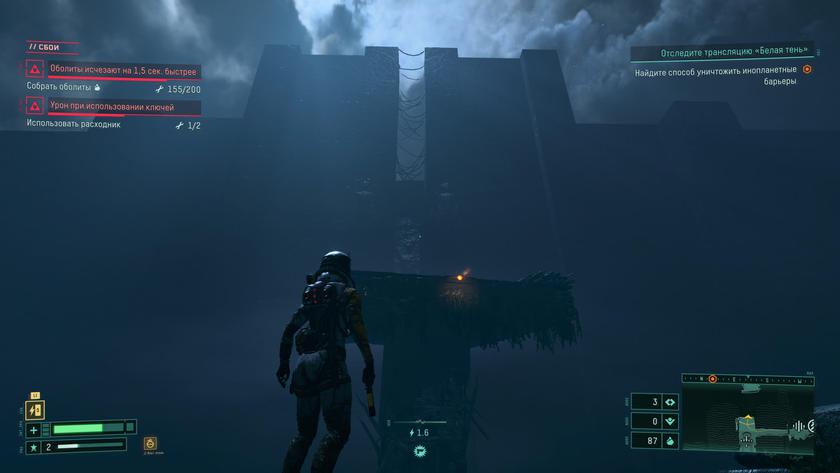
Task: Select the key-use damage malfunction entry
Action: 112,106
